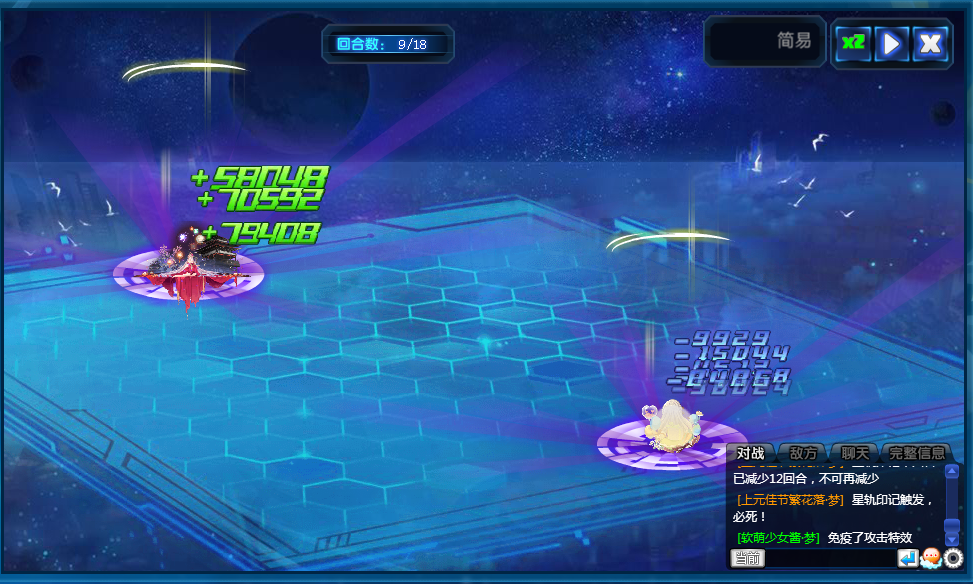Switch to the 对战 log tab

coord(750,453)
